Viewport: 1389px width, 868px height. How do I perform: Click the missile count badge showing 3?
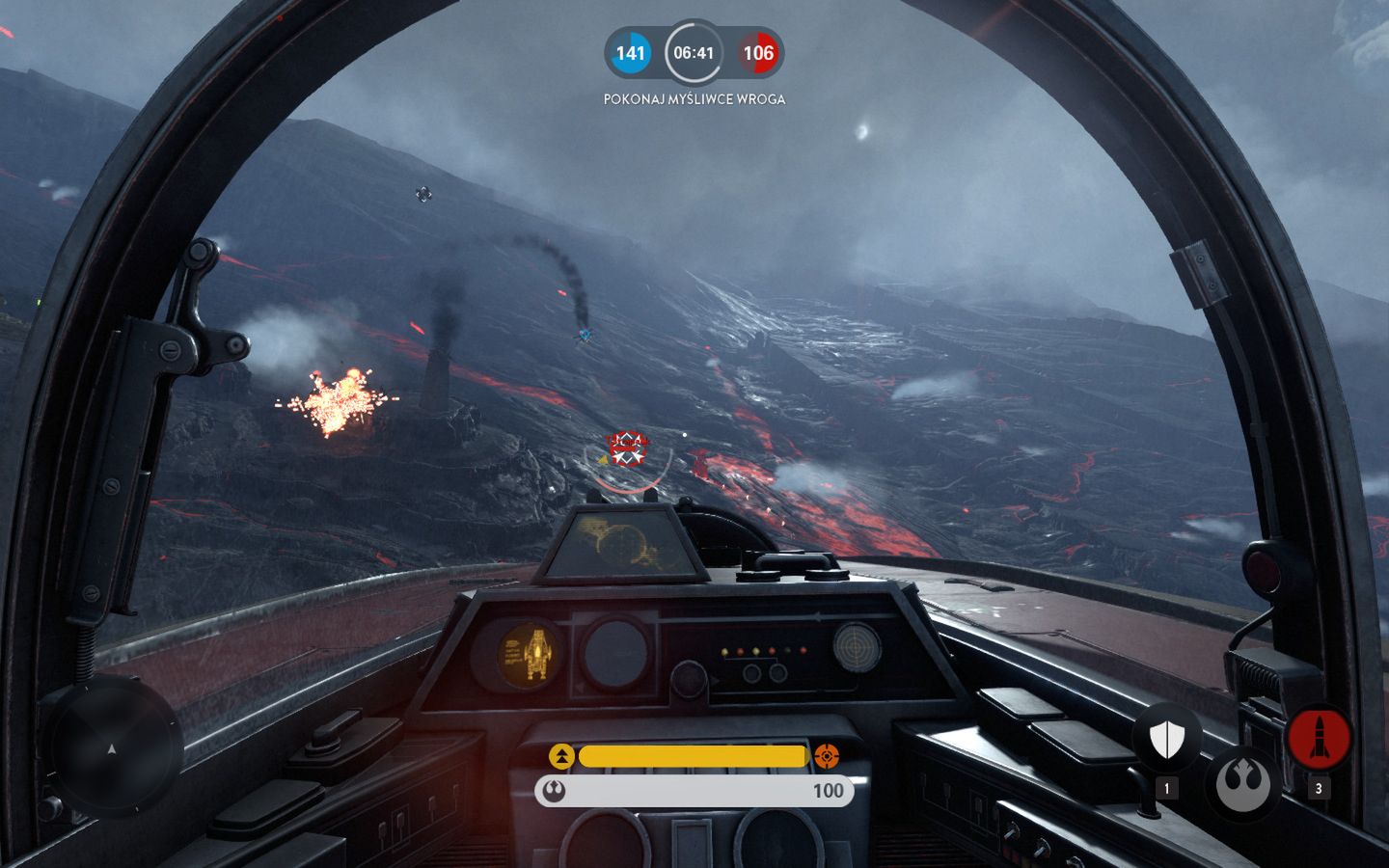coord(1321,787)
